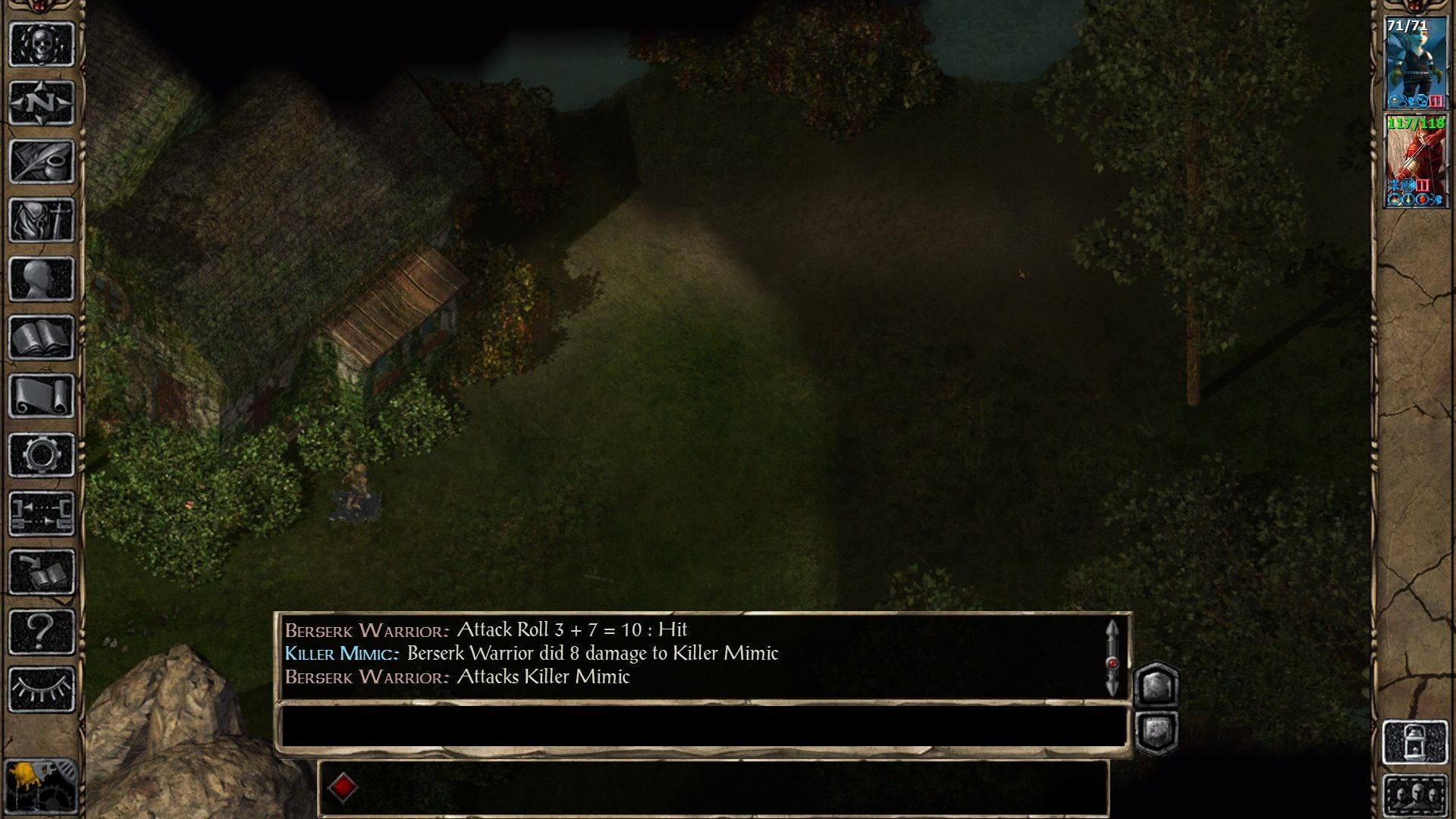The width and height of the screenshot is (1456, 819).
Task: Open the inventory screen
Action: tap(42, 218)
